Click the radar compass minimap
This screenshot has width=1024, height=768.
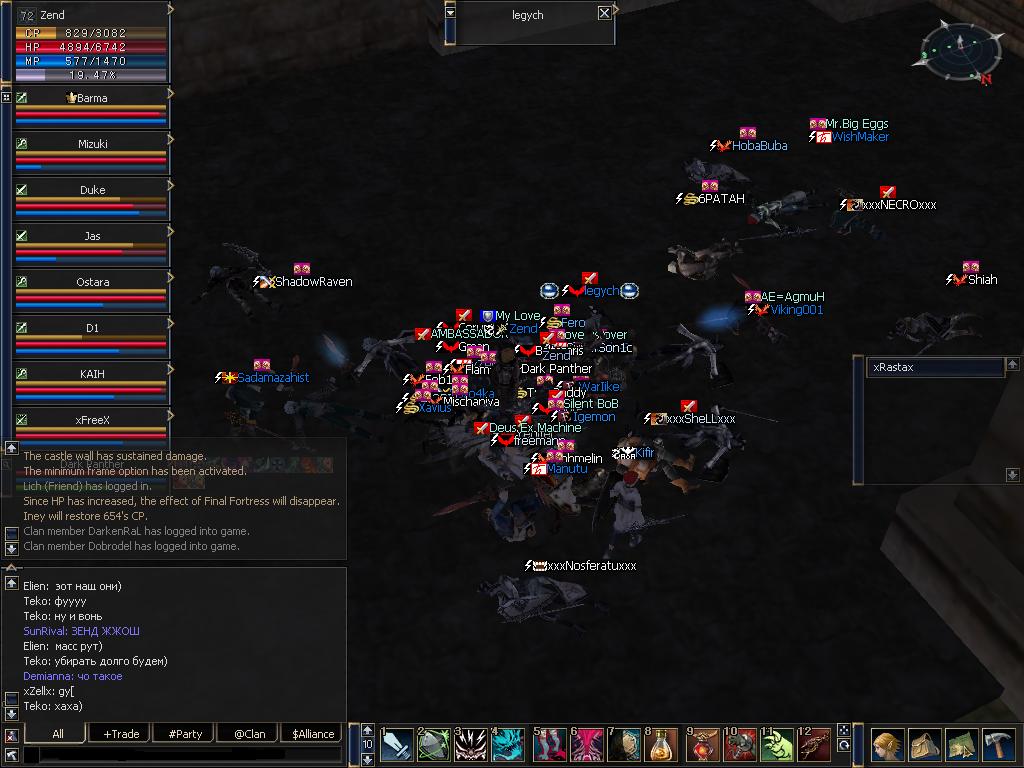pos(957,52)
